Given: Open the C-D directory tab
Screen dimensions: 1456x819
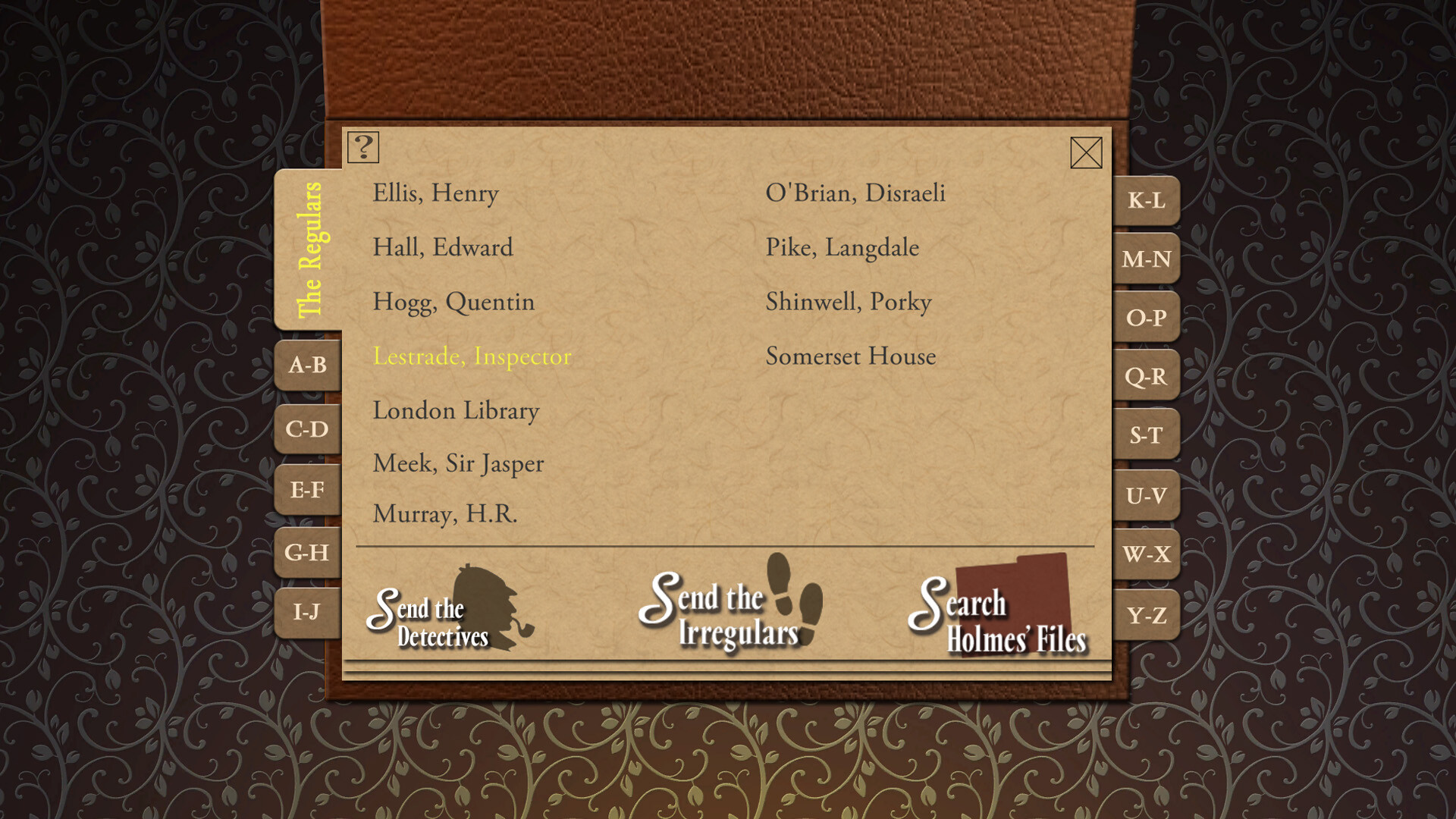Looking at the screenshot, I should 307,428.
